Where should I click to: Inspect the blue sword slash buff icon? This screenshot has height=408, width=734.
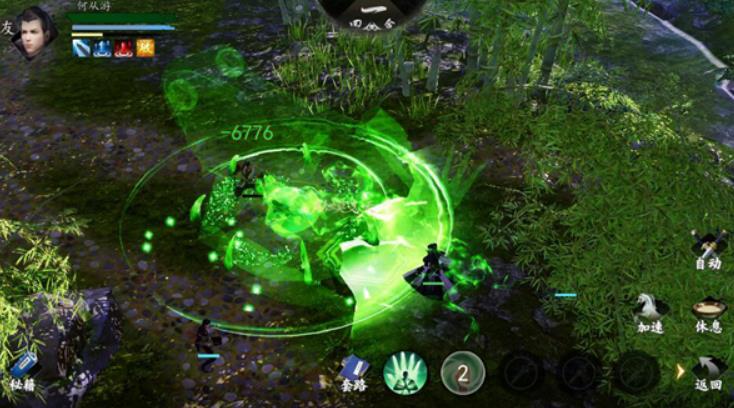click(x=81, y=48)
